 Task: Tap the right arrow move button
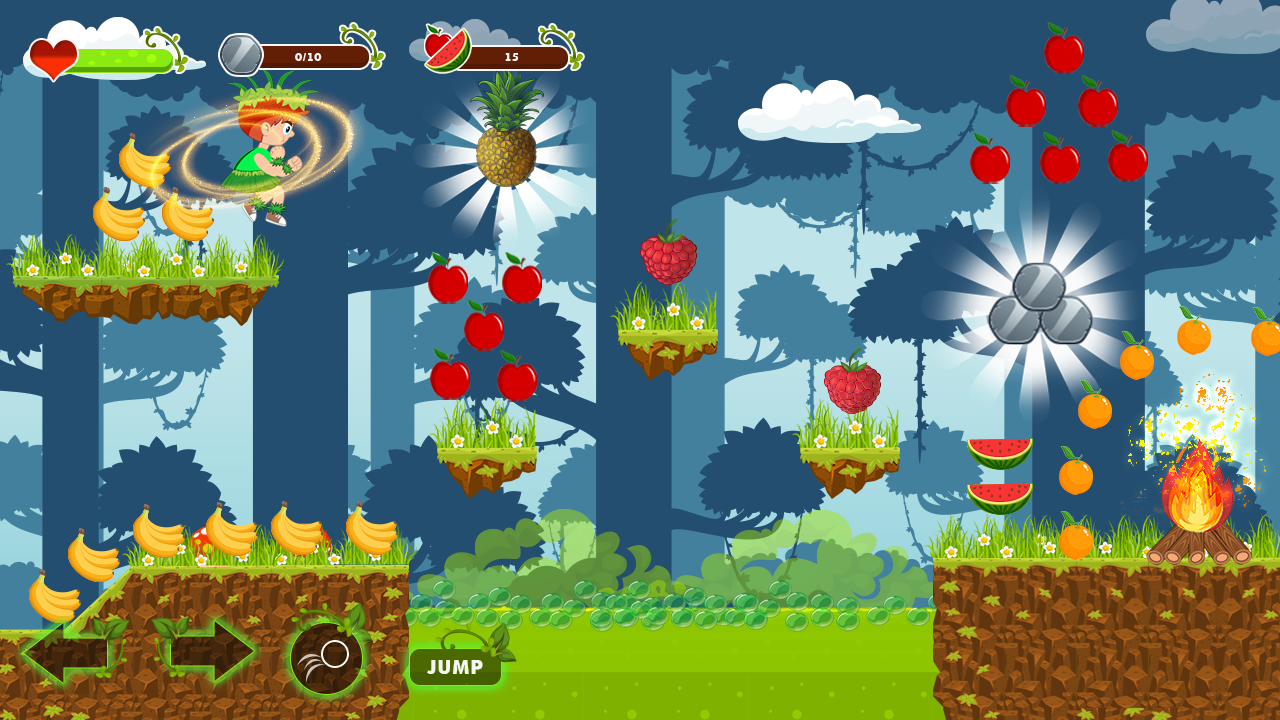pos(207,651)
